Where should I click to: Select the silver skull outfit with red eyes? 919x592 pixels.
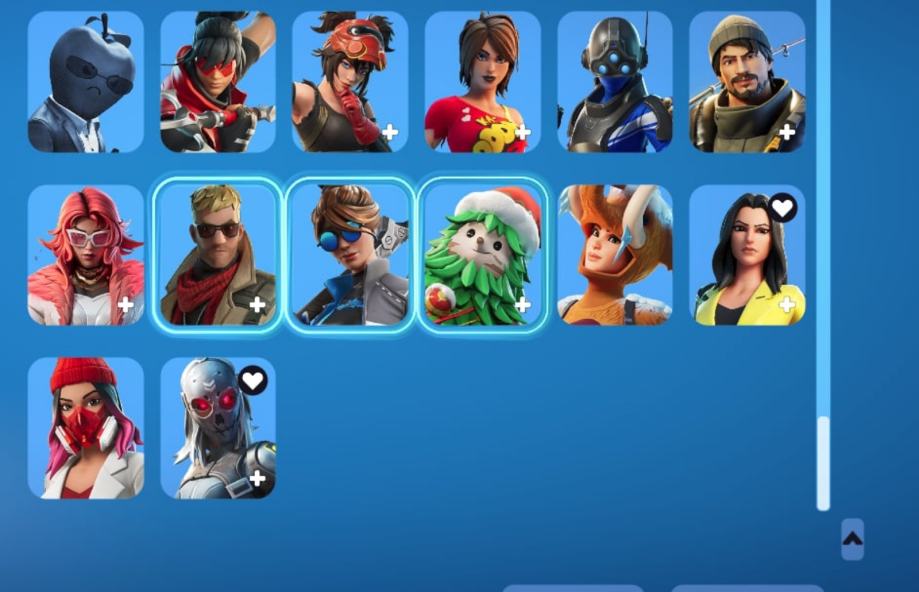click(218, 428)
